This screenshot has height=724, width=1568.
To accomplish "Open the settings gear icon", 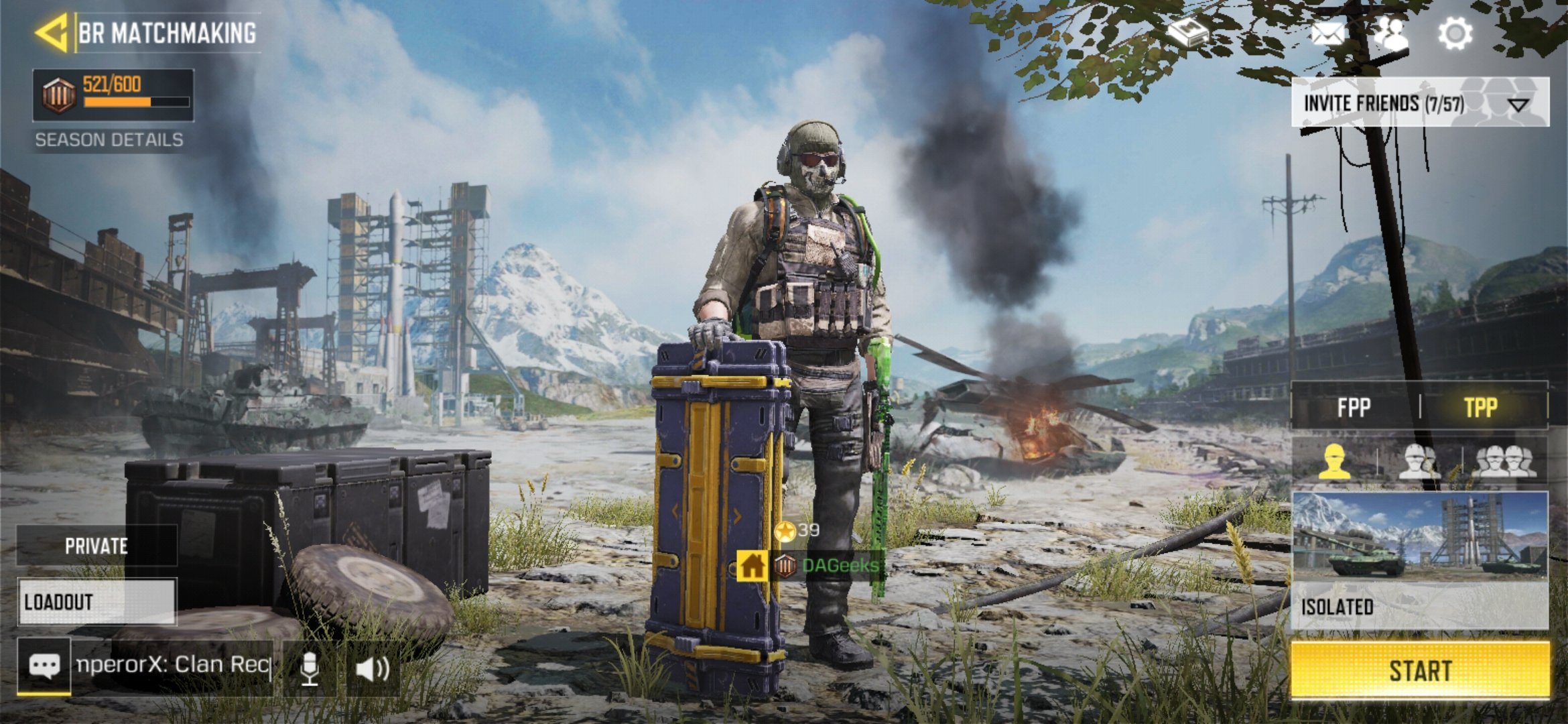I will 1455,32.
